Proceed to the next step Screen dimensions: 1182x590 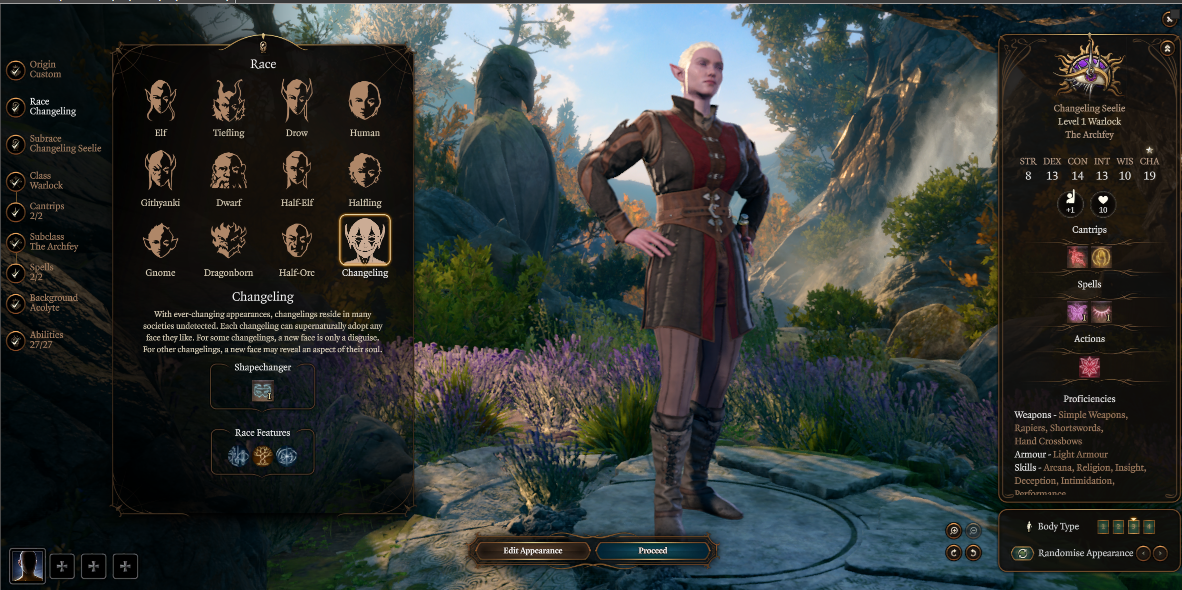(x=653, y=550)
